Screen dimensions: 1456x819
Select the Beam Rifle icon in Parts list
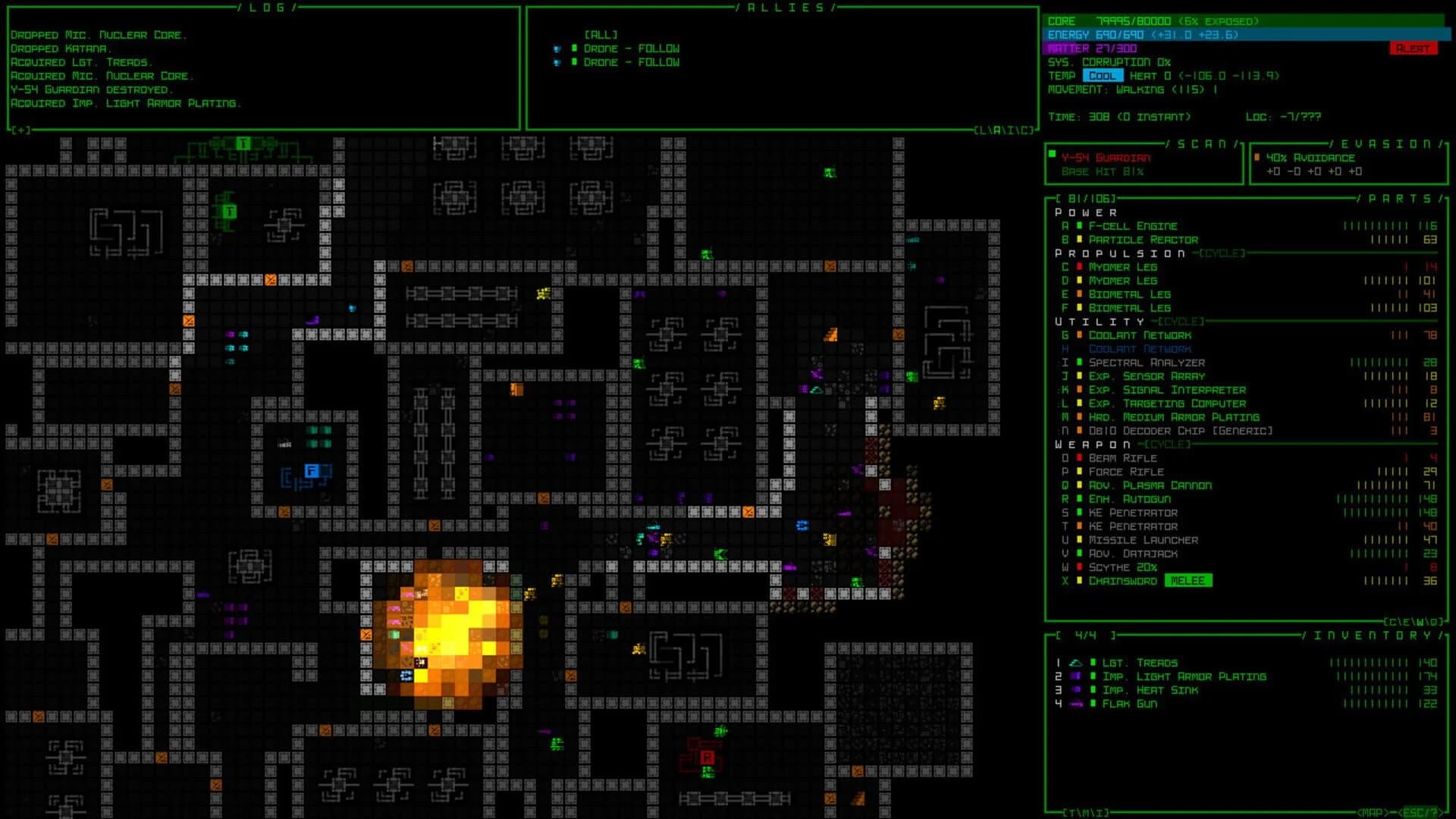pyautogui.click(x=1078, y=458)
